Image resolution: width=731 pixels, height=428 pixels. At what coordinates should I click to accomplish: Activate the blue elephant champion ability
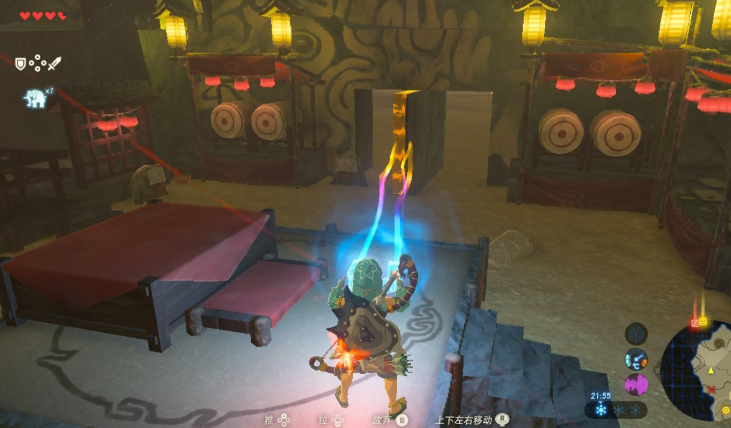pyautogui.click(x=33, y=98)
